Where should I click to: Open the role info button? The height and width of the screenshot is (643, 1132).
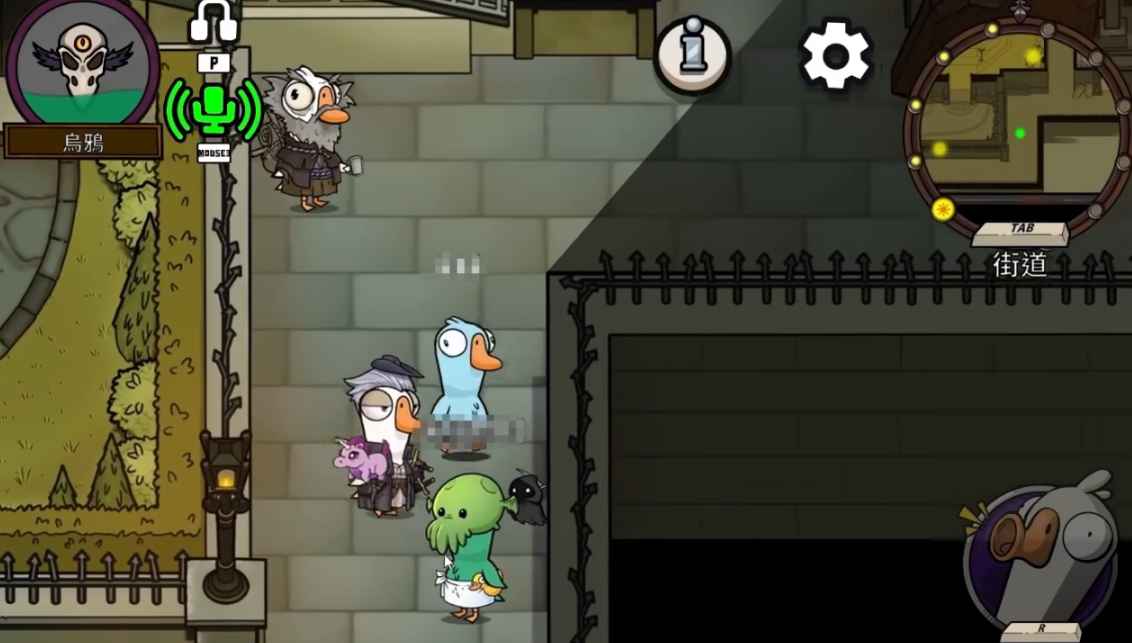692,54
